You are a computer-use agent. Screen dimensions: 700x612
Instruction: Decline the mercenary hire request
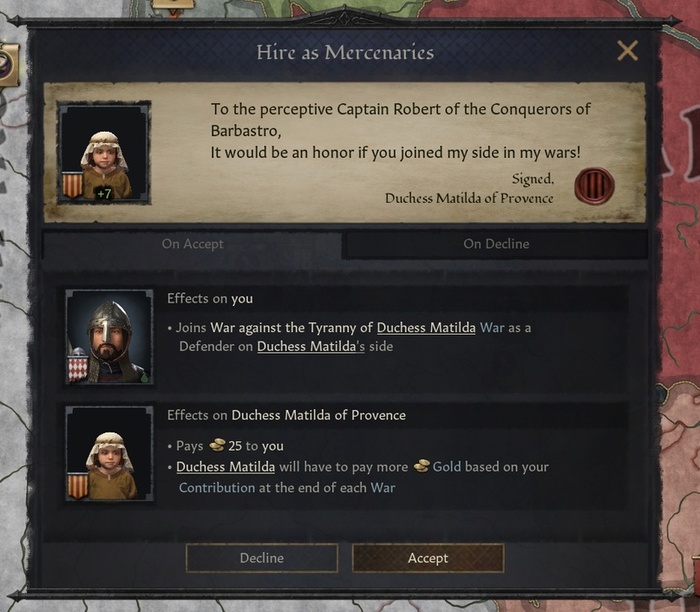(x=261, y=558)
